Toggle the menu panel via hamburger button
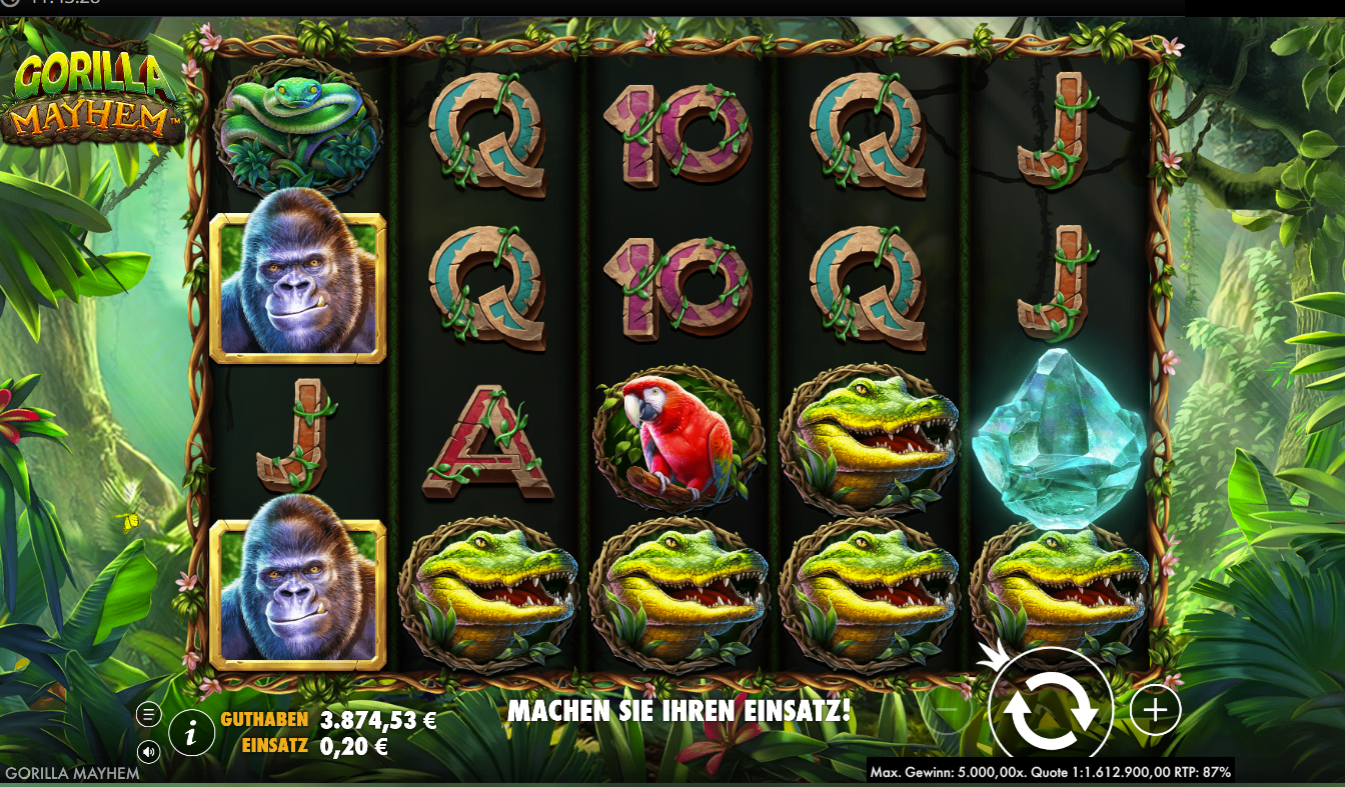Screen dimensions: 1345x787 point(149,714)
